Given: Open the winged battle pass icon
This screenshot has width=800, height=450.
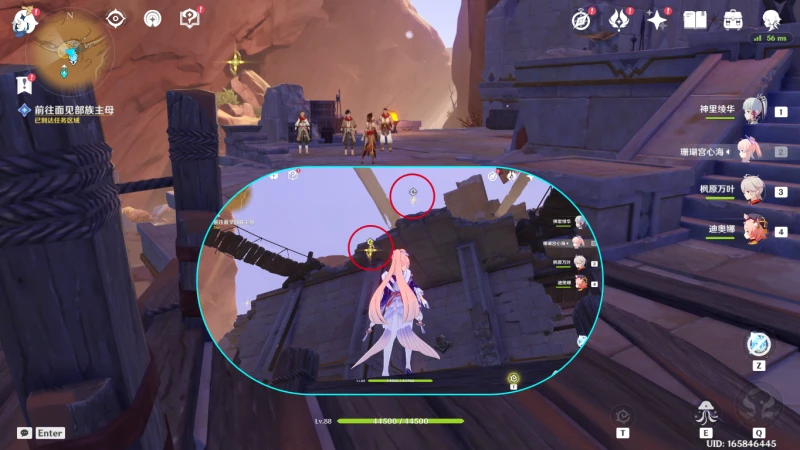Looking at the screenshot, I should point(620,19).
